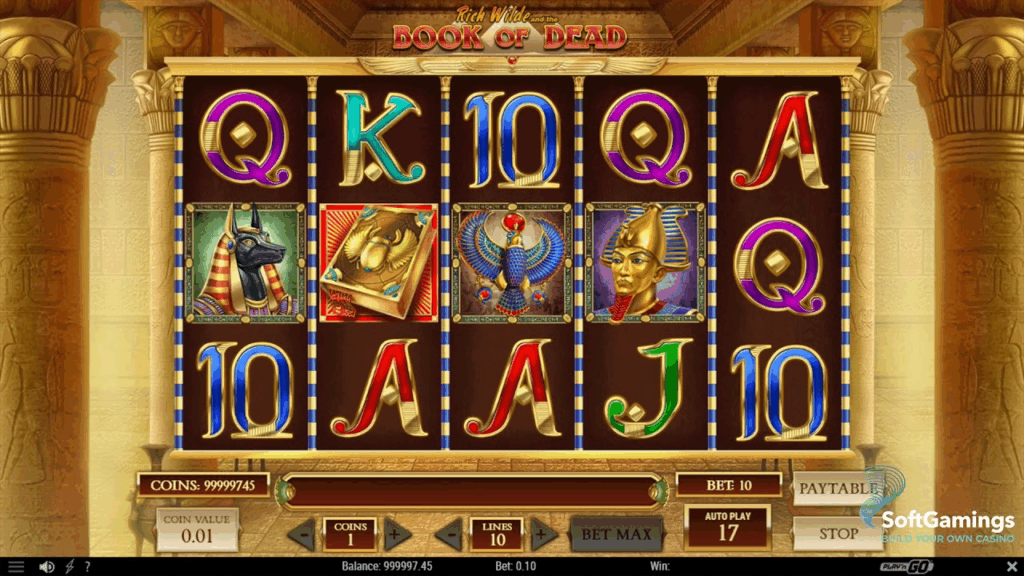Stop the auto play spins

click(838, 533)
